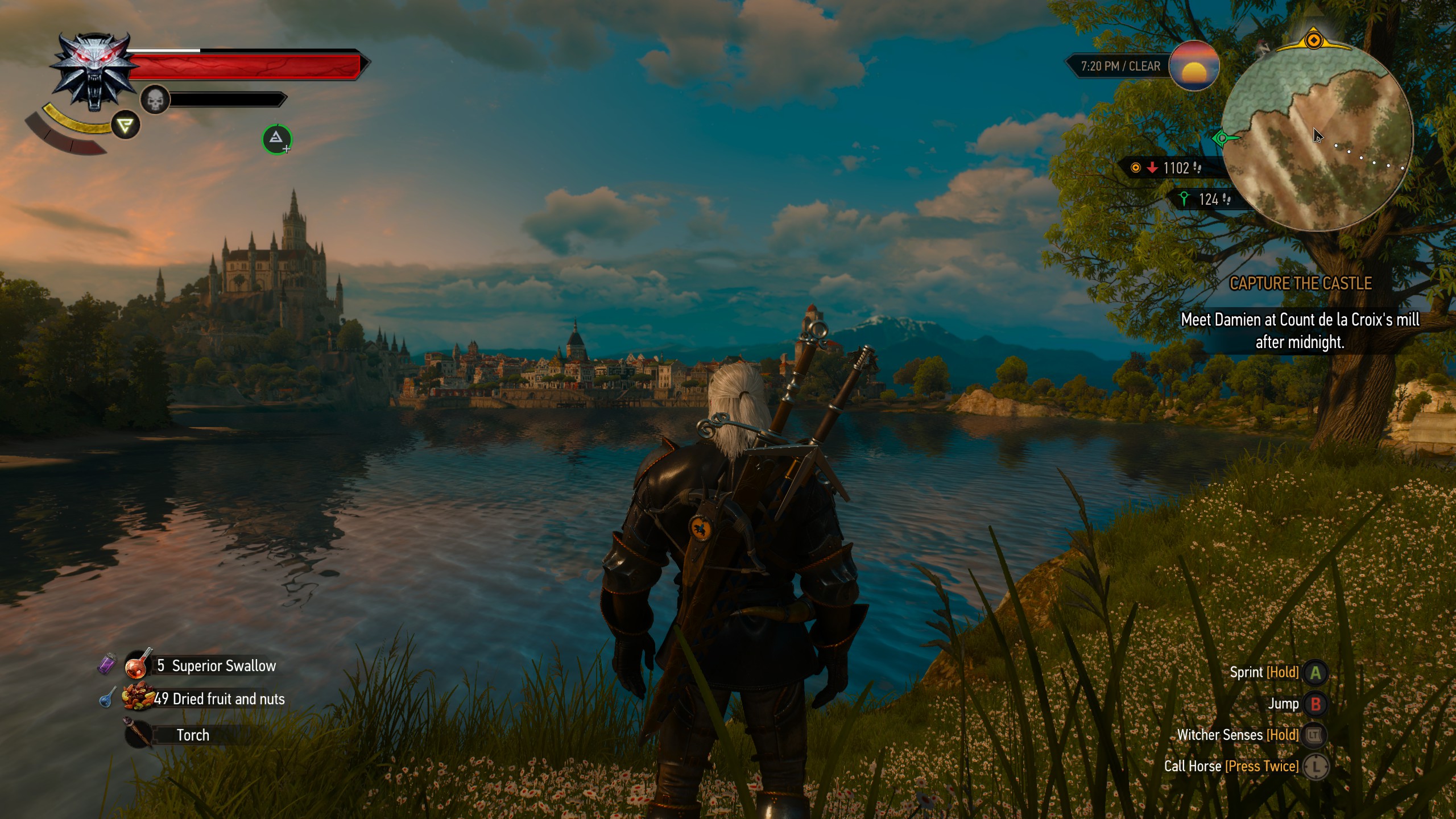Viewport: 1456px width, 819px height.
Task: Open the Capture the Castle quest tracker
Action: coord(1301,283)
